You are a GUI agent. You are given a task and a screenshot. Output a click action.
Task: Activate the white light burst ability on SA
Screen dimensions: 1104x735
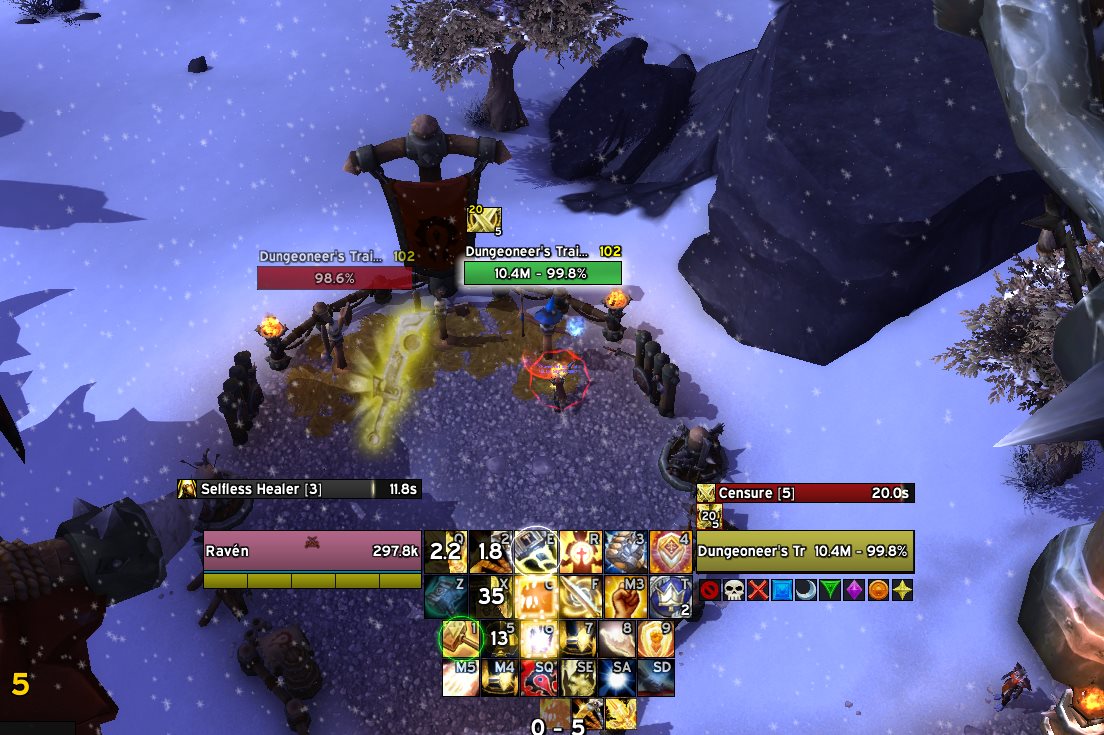tap(618, 678)
